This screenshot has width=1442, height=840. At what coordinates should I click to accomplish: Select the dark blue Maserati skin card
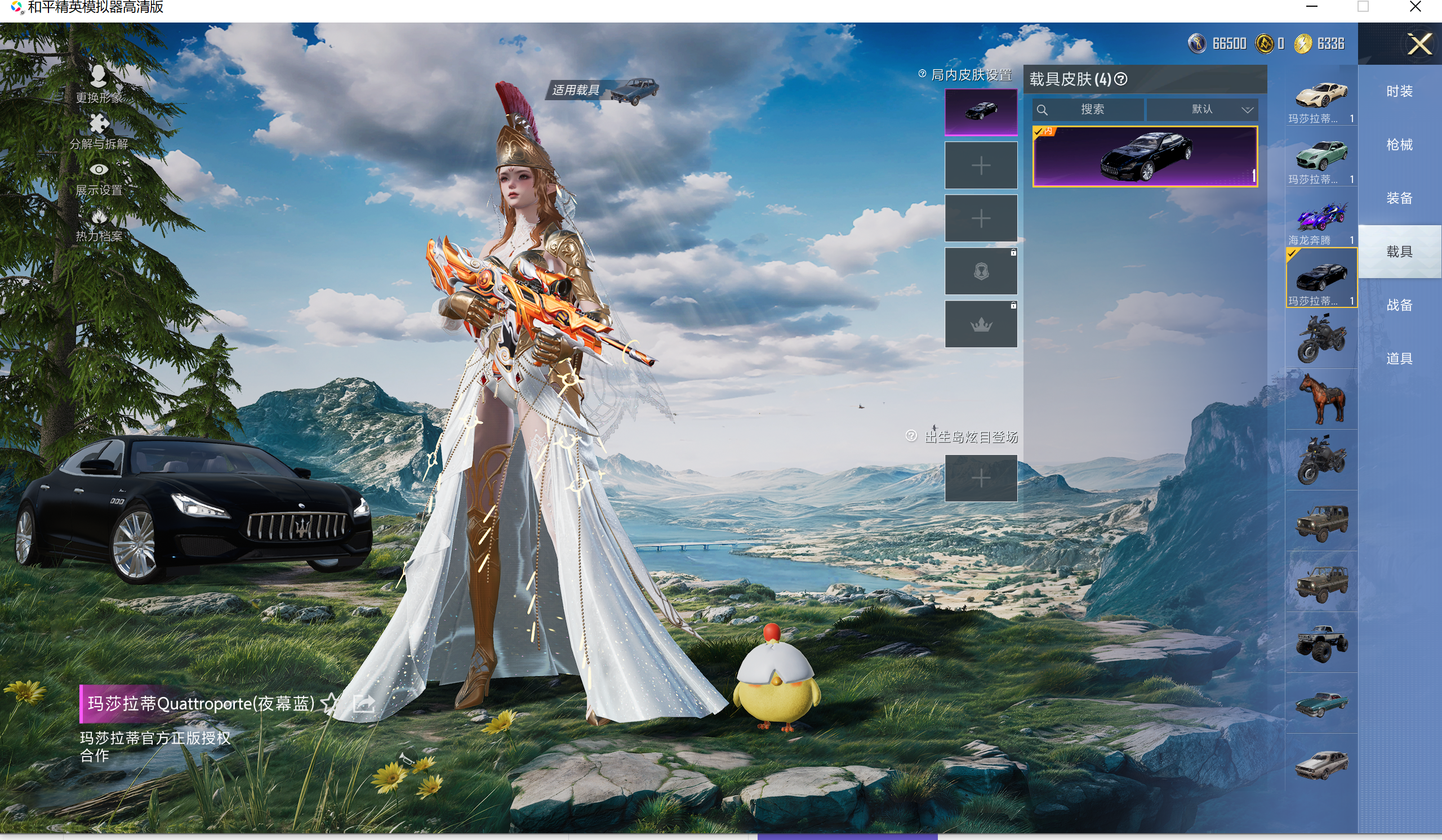(x=1145, y=156)
